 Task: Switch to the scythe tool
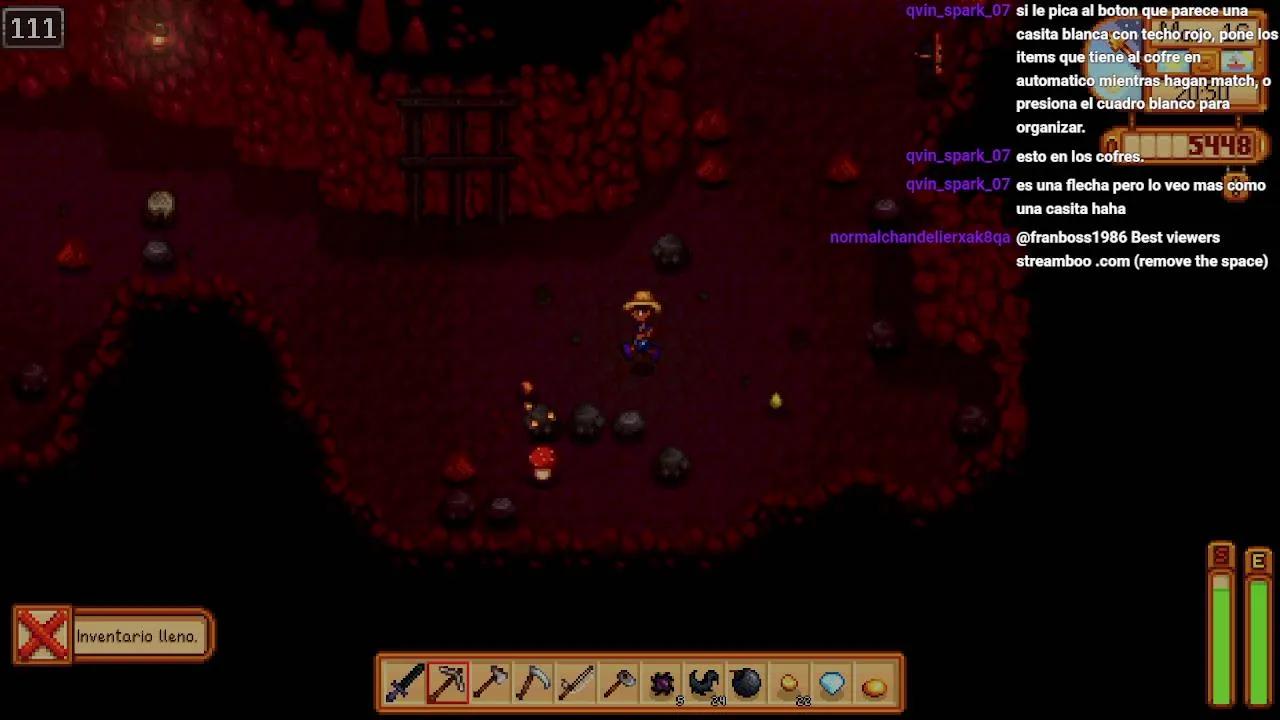click(x=534, y=684)
